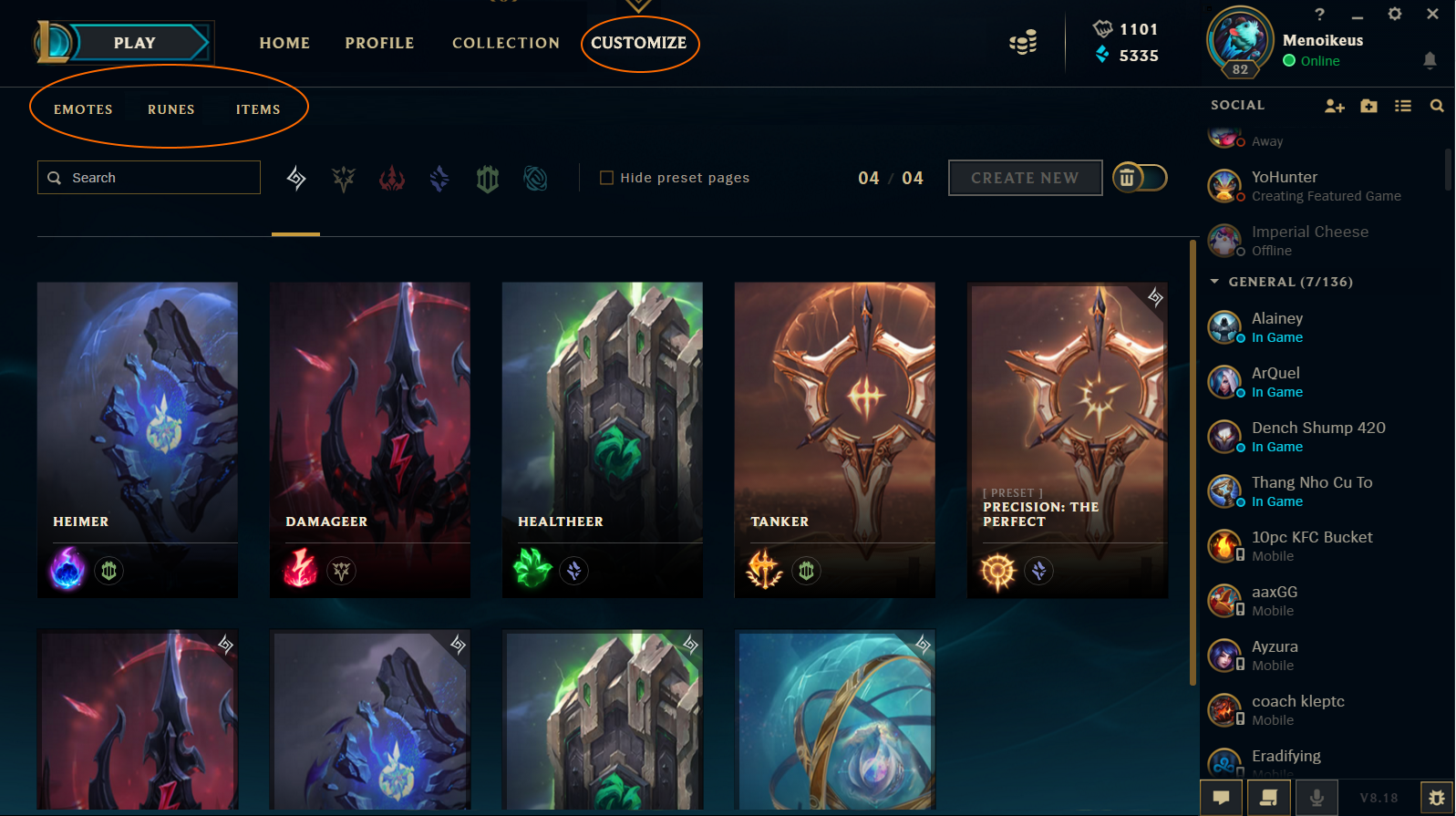The width and height of the screenshot is (1456, 816).
Task: Open the add friend icon in Social panel
Action: [1334, 106]
